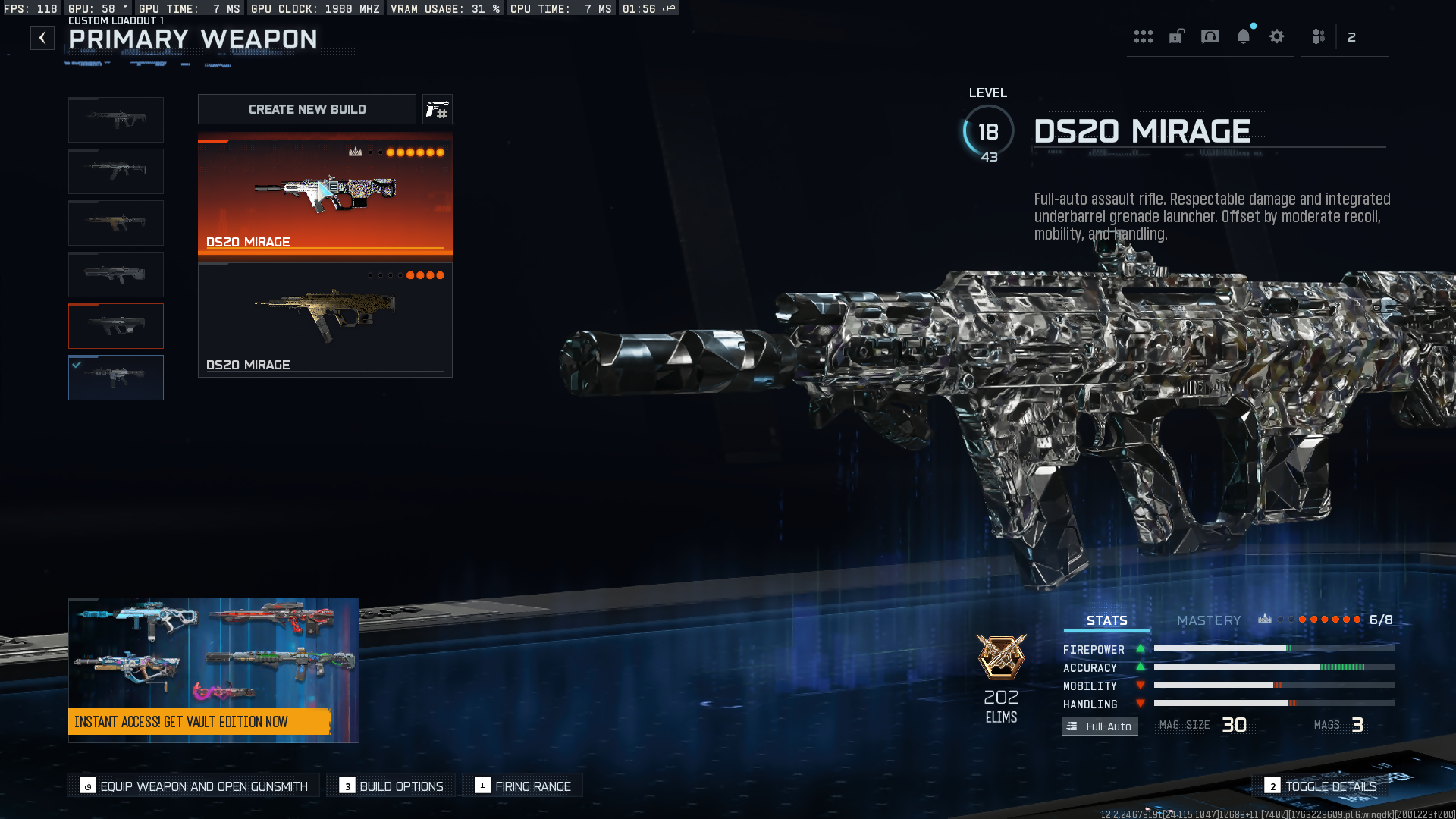Open the Settings gear icon
Viewport: 1456px width, 819px height.
[x=1277, y=36]
